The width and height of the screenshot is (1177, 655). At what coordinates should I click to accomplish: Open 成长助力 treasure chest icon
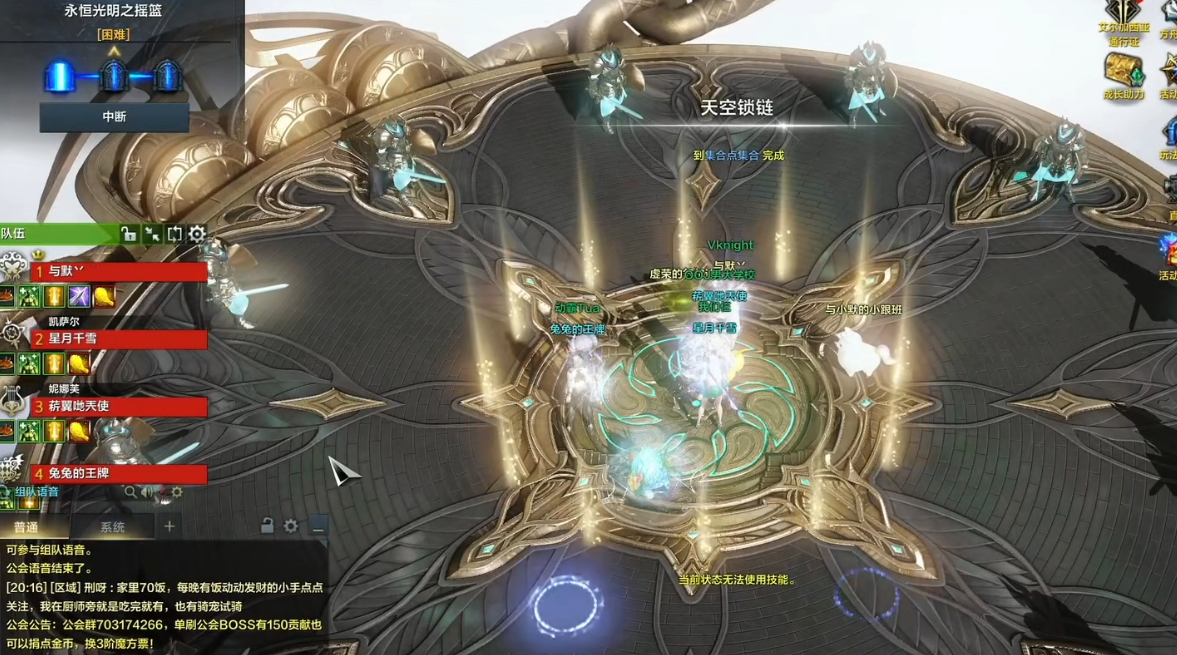(1124, 72)
